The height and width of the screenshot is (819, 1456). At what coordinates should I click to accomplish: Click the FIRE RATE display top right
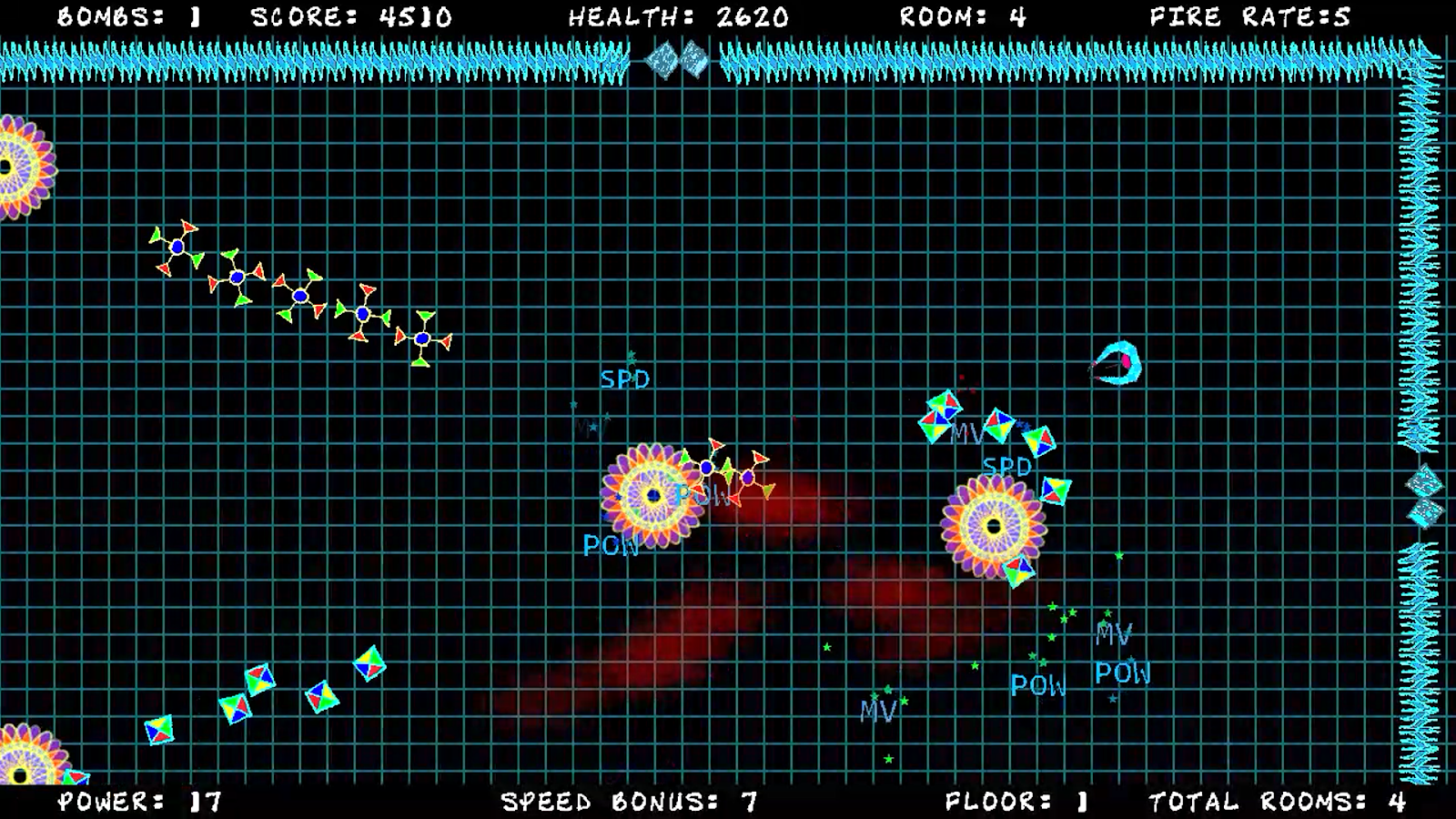(1248, 15)
